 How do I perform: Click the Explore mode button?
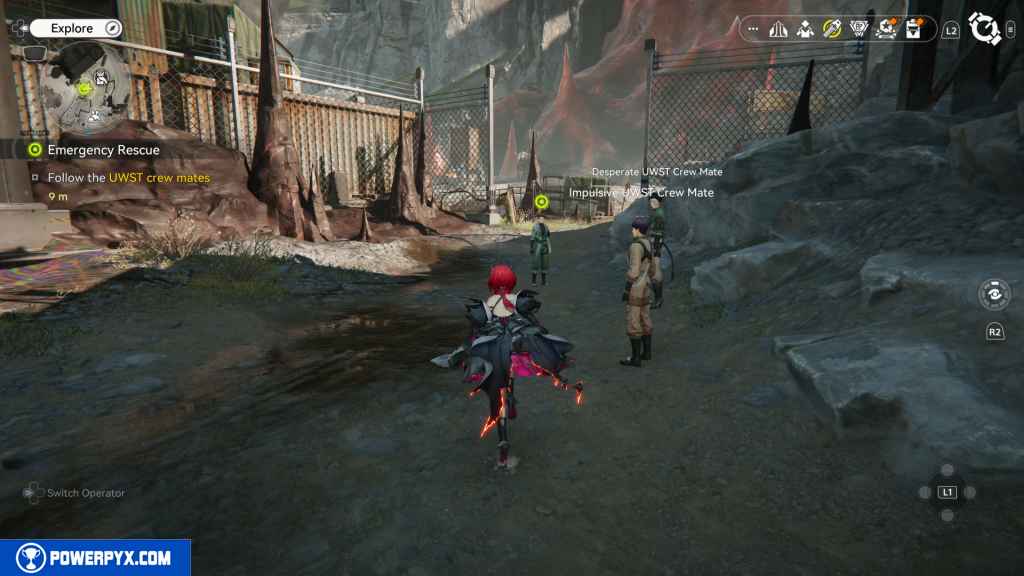(x=72, y=29)
